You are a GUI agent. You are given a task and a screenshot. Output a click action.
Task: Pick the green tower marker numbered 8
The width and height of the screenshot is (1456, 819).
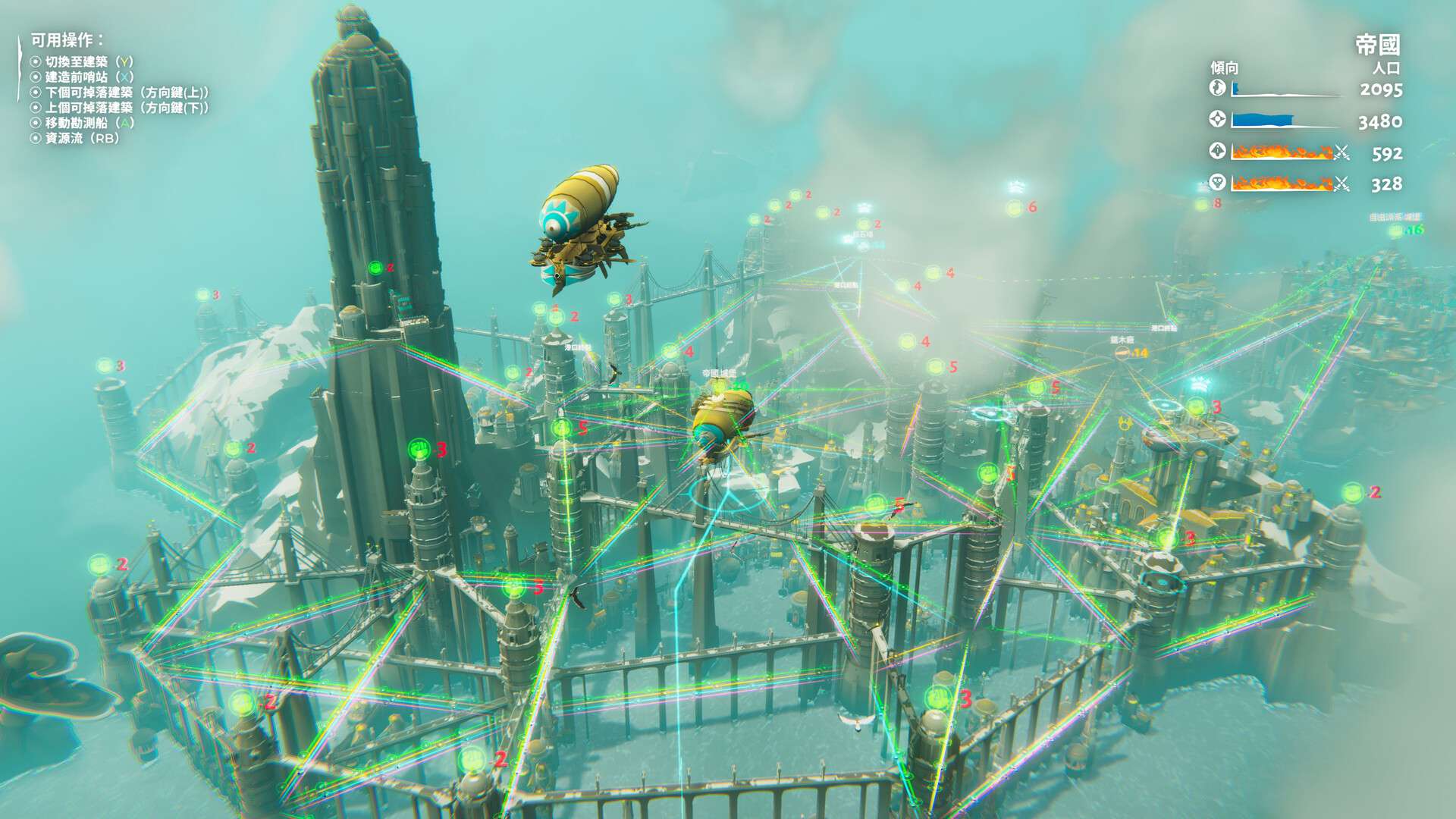pyautogui.click(x=1201, y=205)
